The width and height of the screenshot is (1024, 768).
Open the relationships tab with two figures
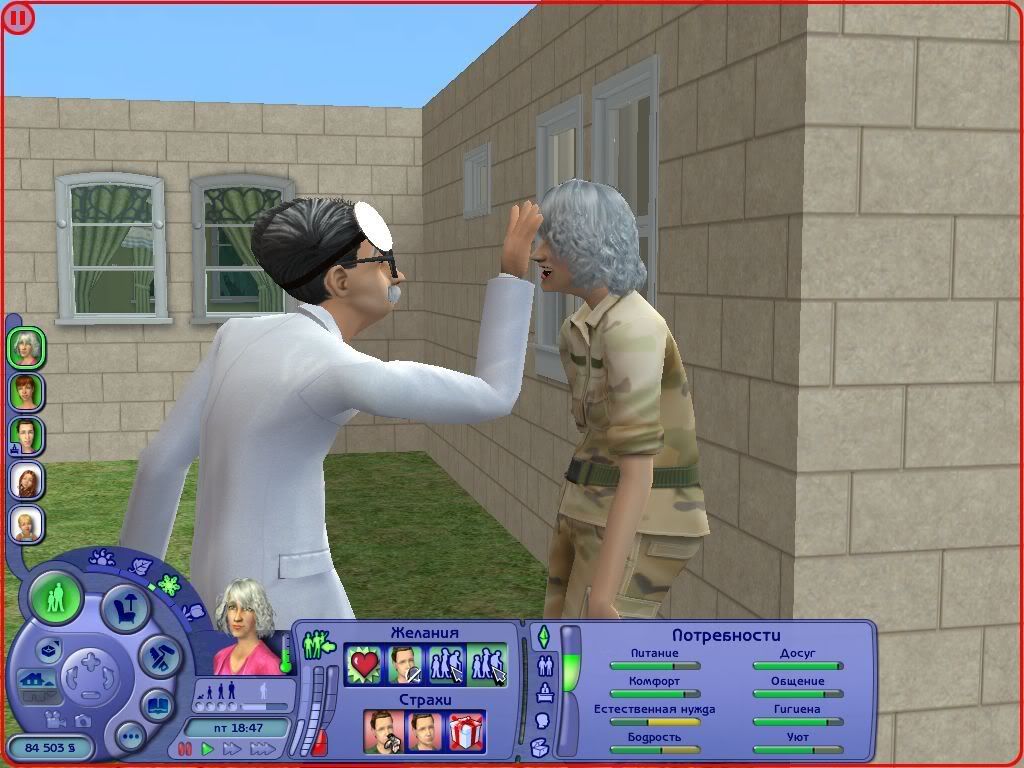[546, 664]
